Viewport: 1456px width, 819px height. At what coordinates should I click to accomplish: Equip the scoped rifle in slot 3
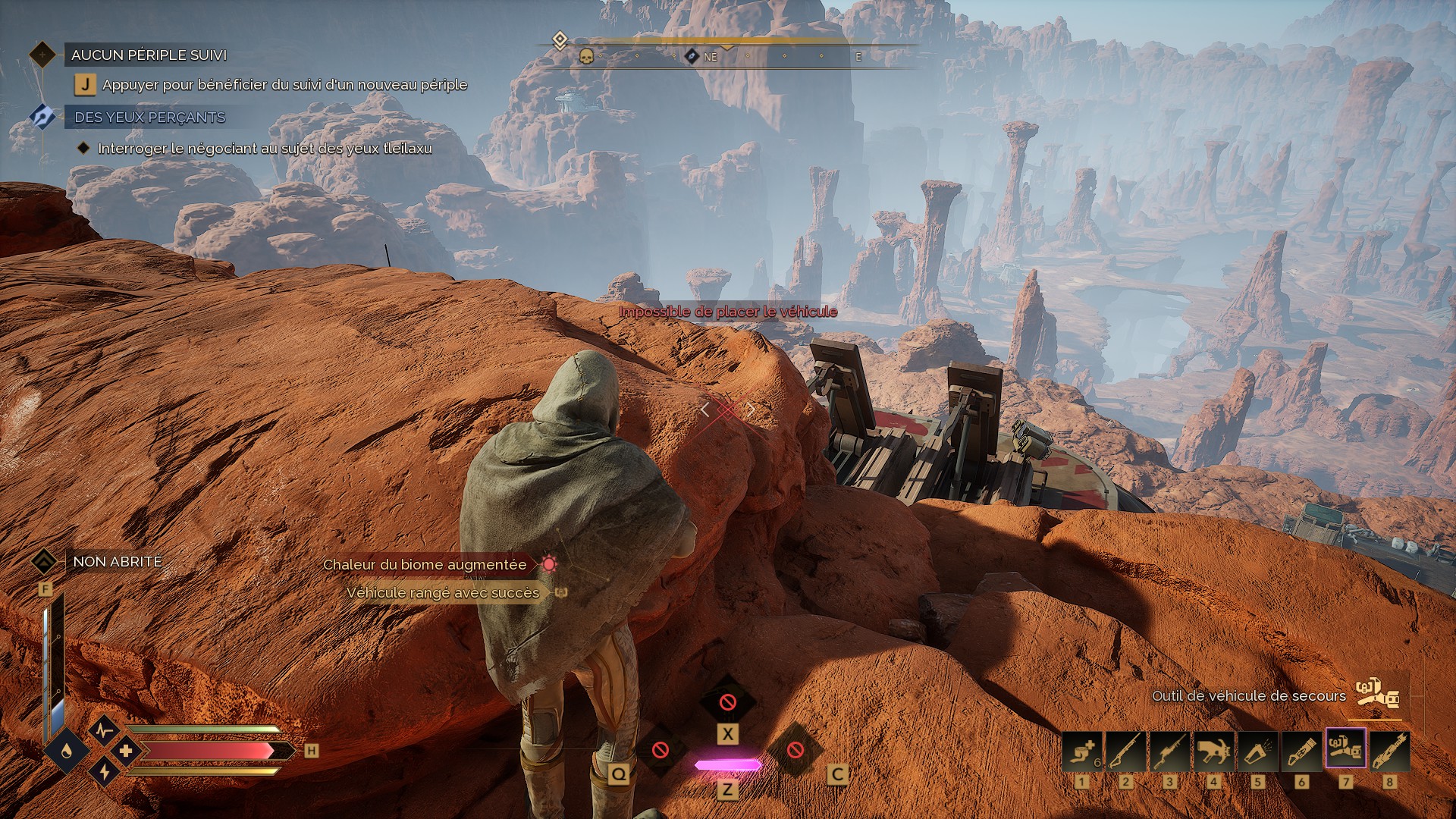point(1169,751)
